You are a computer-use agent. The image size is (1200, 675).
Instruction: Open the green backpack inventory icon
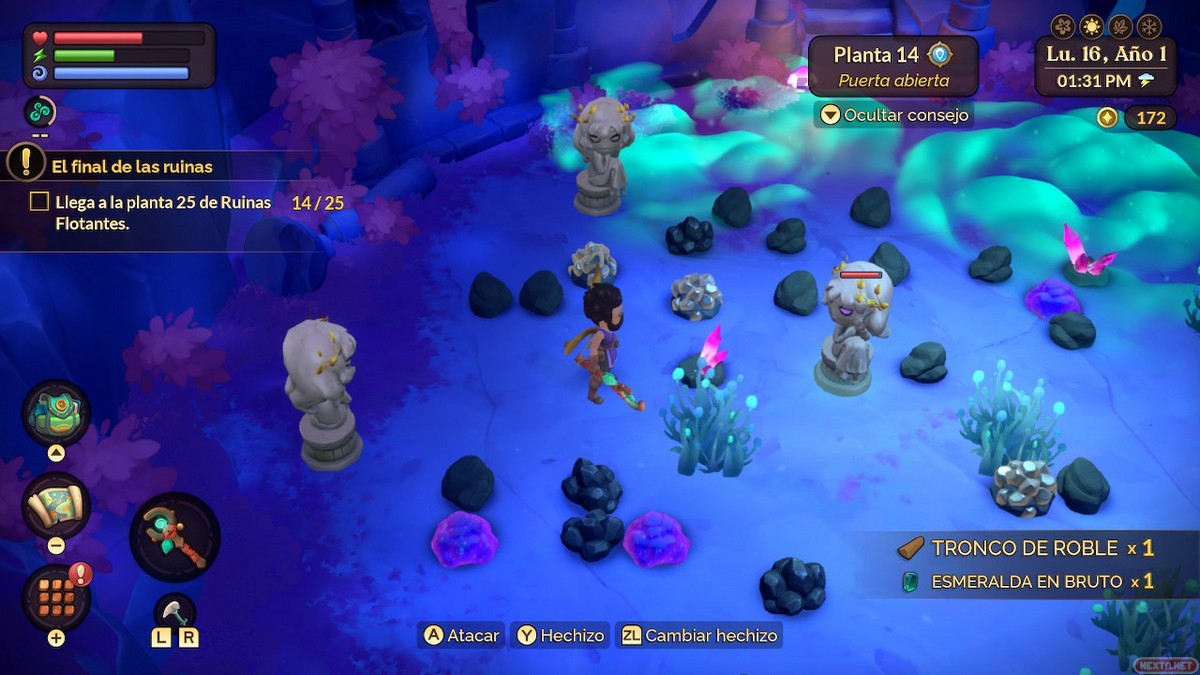[56, 413]
